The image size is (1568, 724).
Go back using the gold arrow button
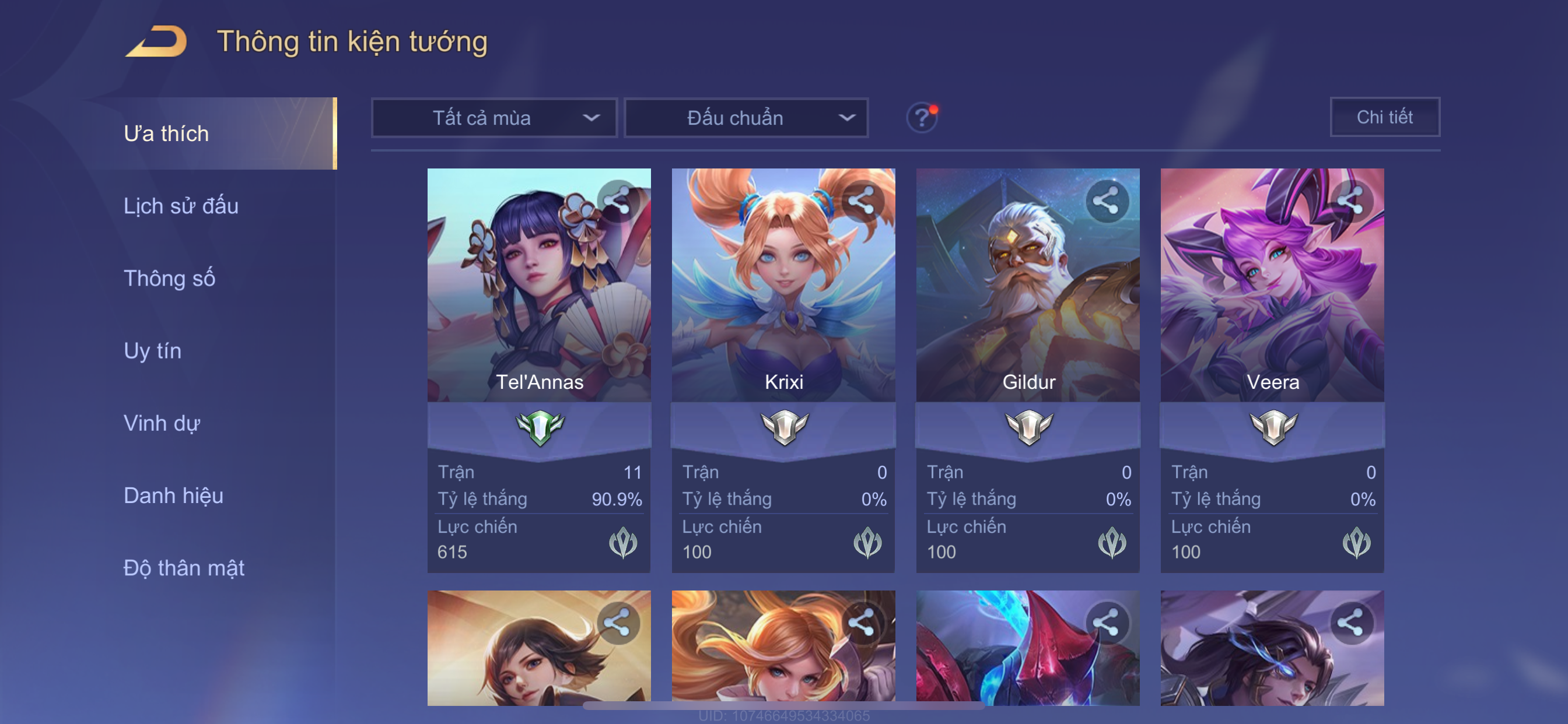click(x=156, y=41)
